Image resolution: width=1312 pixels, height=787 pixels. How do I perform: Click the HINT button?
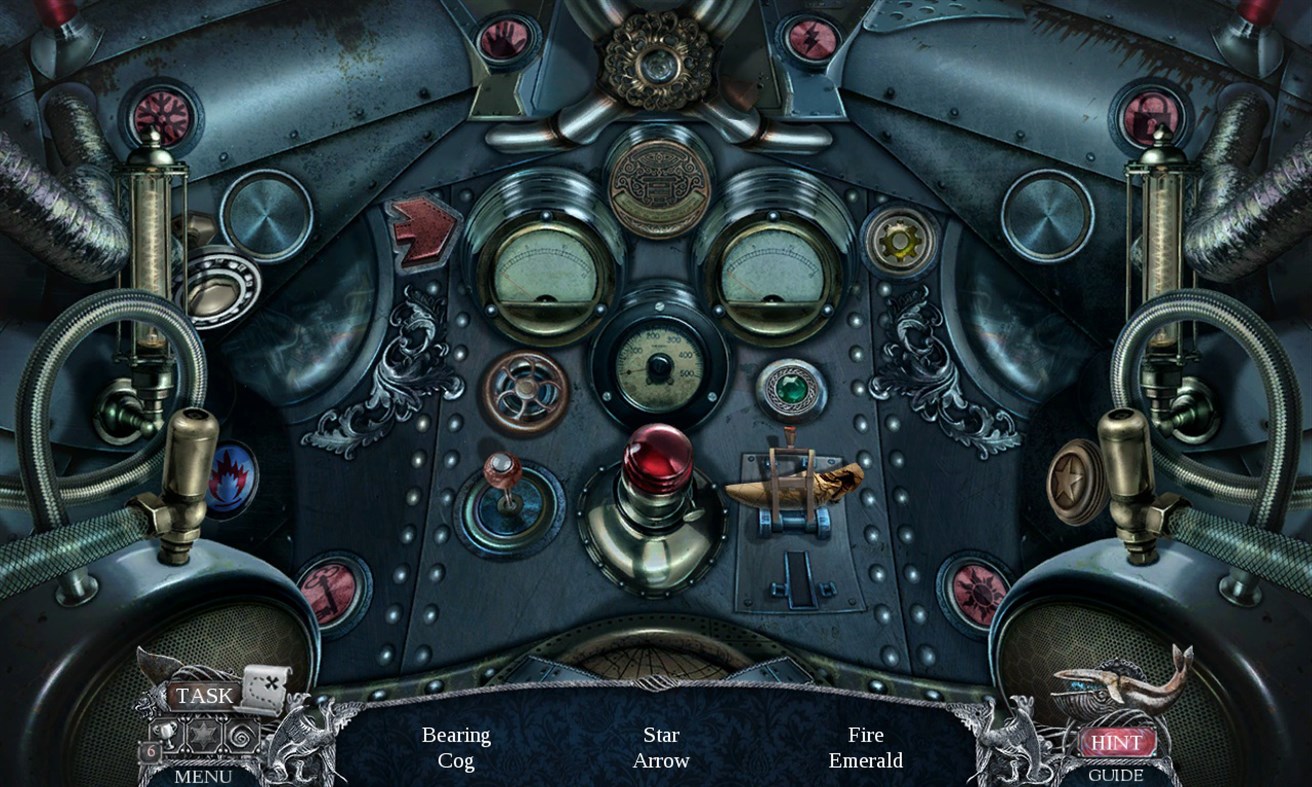1117,742
